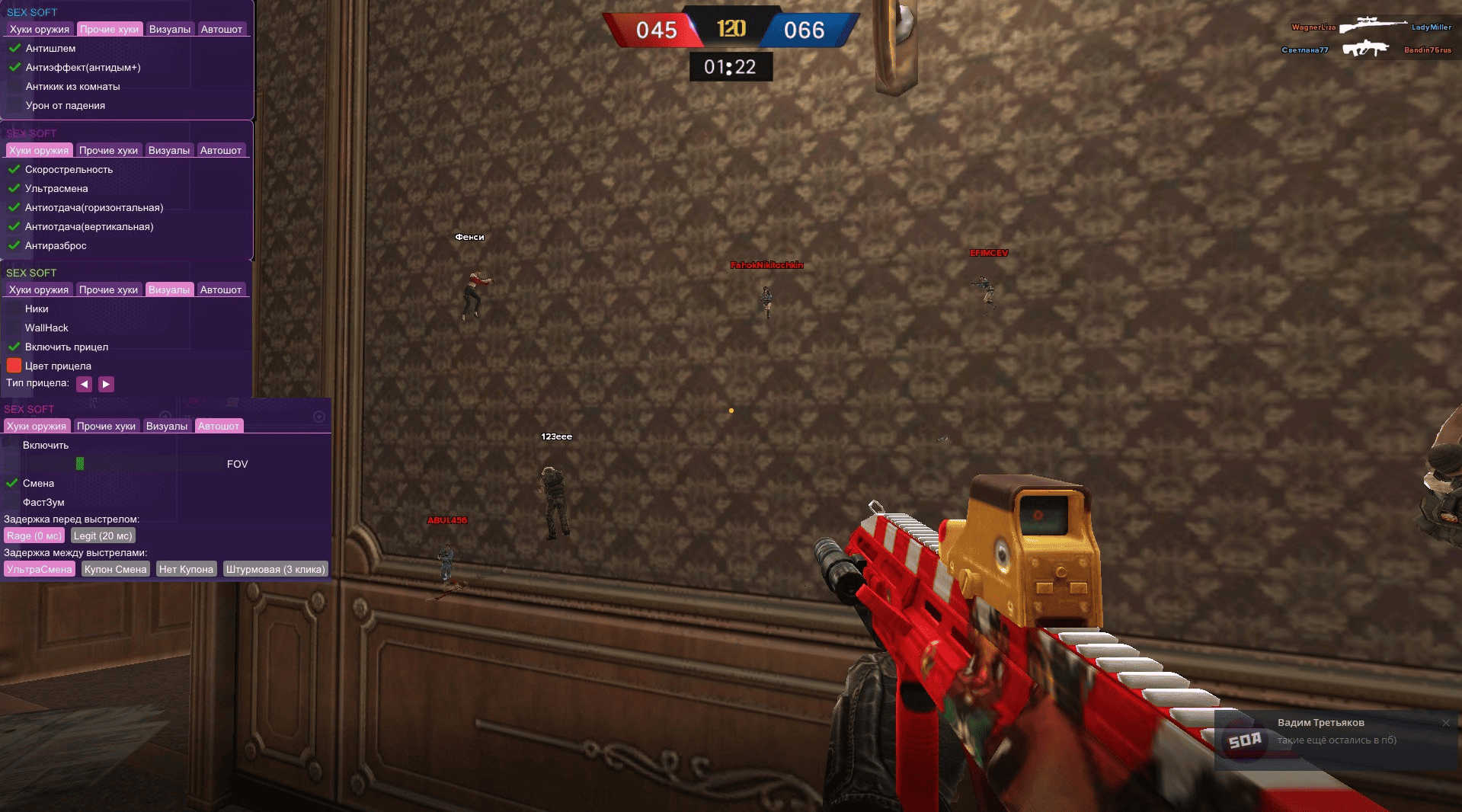1462x812 pixels.
Task: Open the red Цвет прицела color swatch
Action: 14,366
